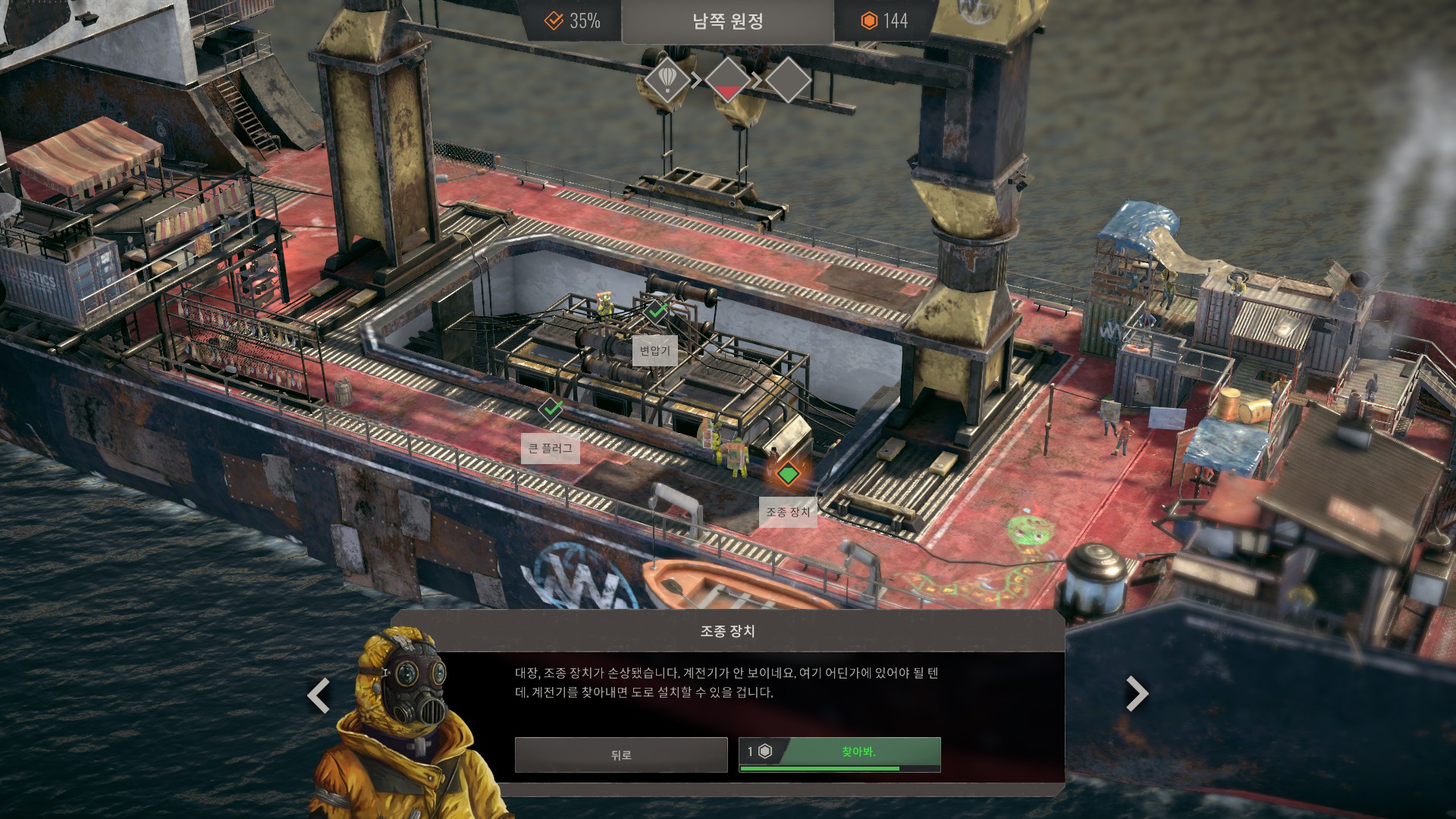Click the 뒤로 back button
This screenshot has width=1456, height=819.
click(620, 755)
